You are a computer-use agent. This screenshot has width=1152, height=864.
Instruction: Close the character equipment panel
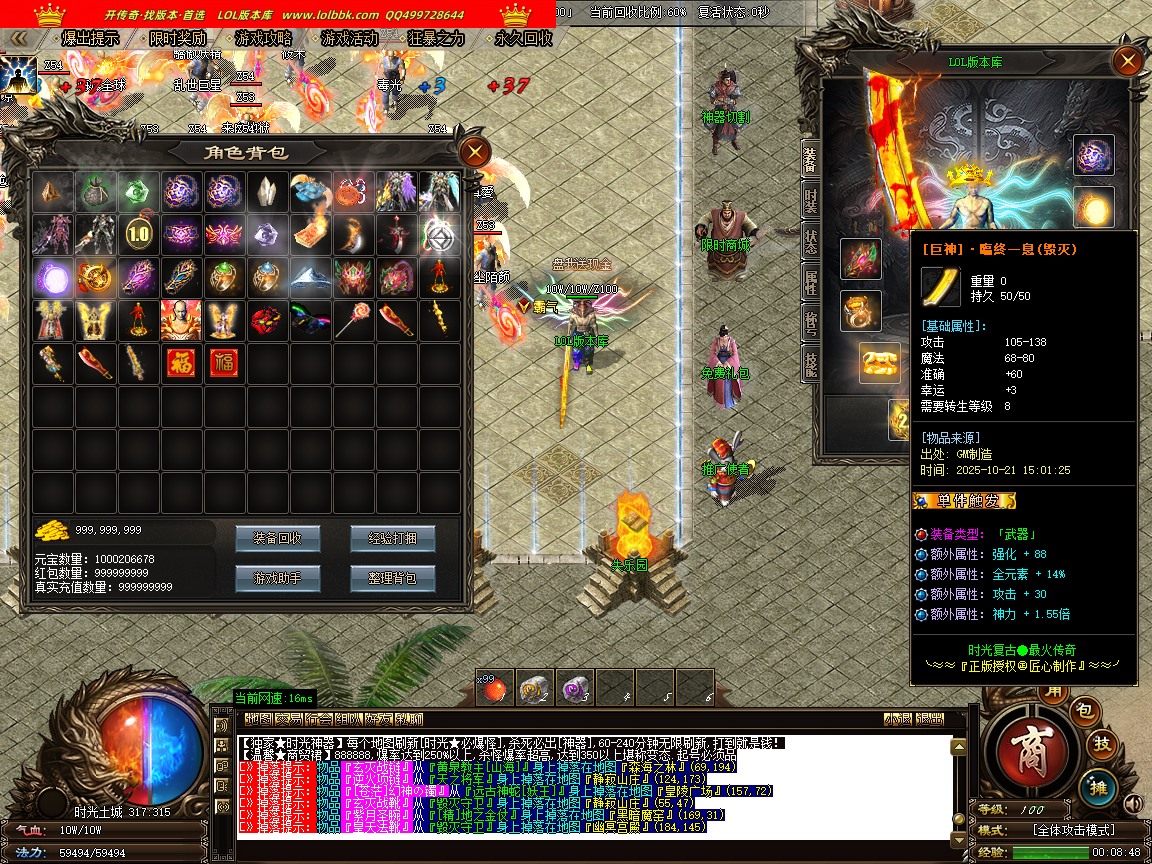pyautogui.click(x=1128, y=62)
